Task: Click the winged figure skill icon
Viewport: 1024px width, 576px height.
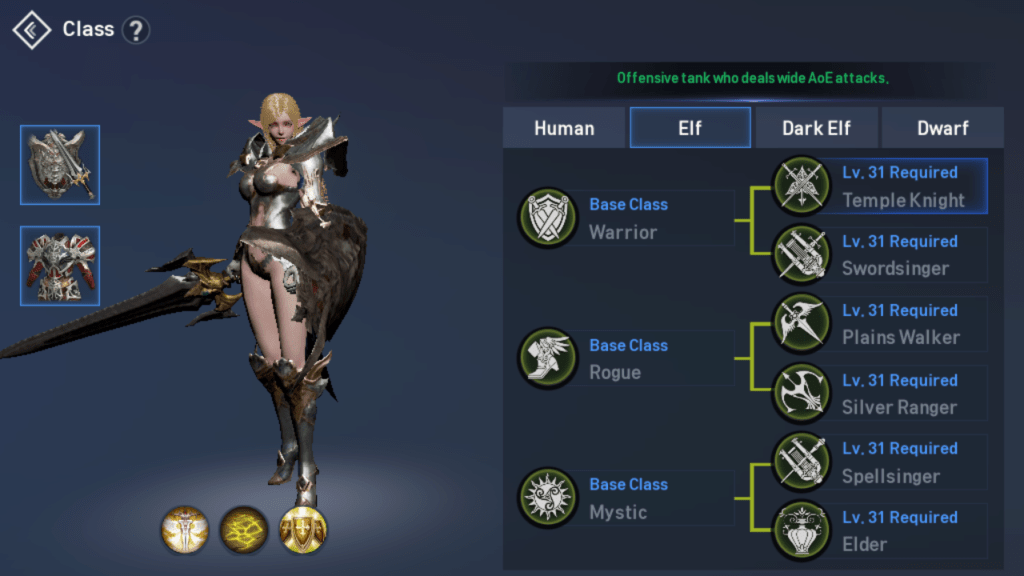Action: pos(185,530)
